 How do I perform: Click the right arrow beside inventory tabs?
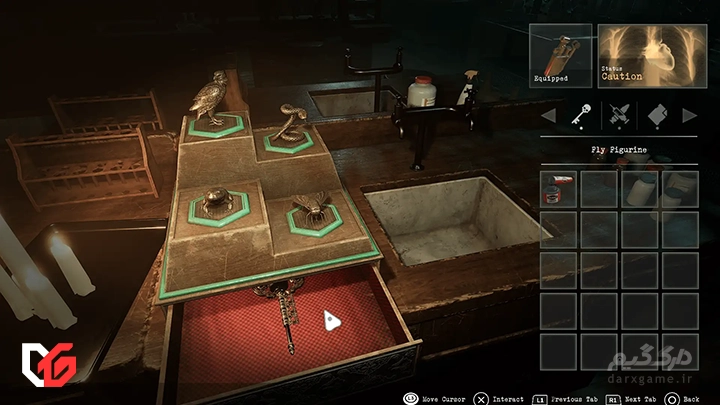click(689, 116)
